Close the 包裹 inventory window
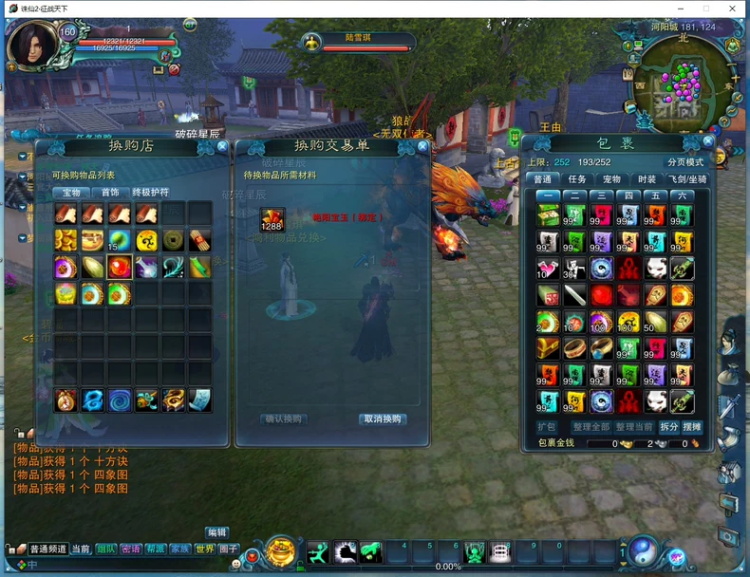Screen dimensions: 750x577 coord(708,143)
